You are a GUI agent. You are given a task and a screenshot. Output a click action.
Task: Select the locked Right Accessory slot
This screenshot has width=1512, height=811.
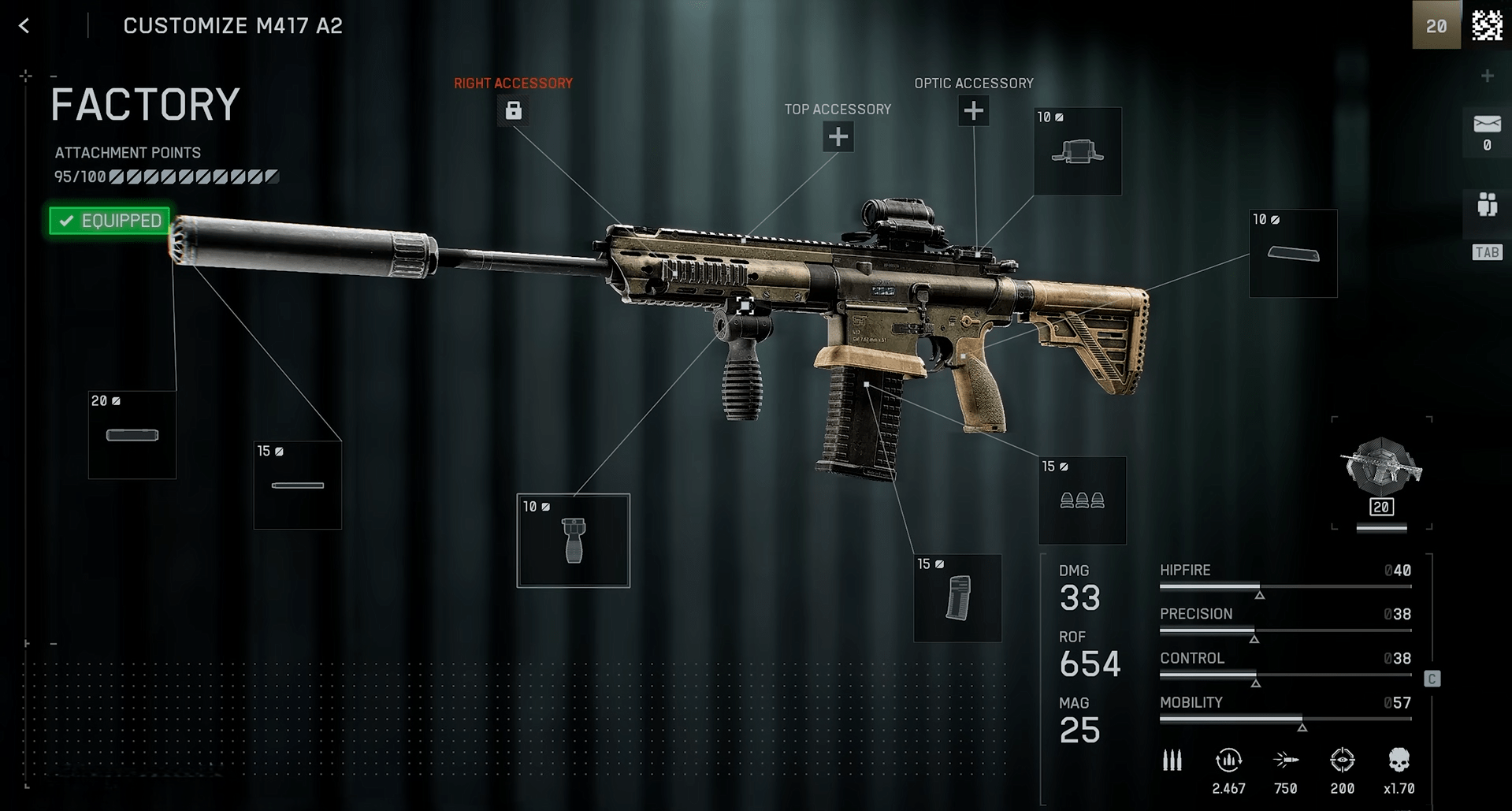[x=513, y=110]
